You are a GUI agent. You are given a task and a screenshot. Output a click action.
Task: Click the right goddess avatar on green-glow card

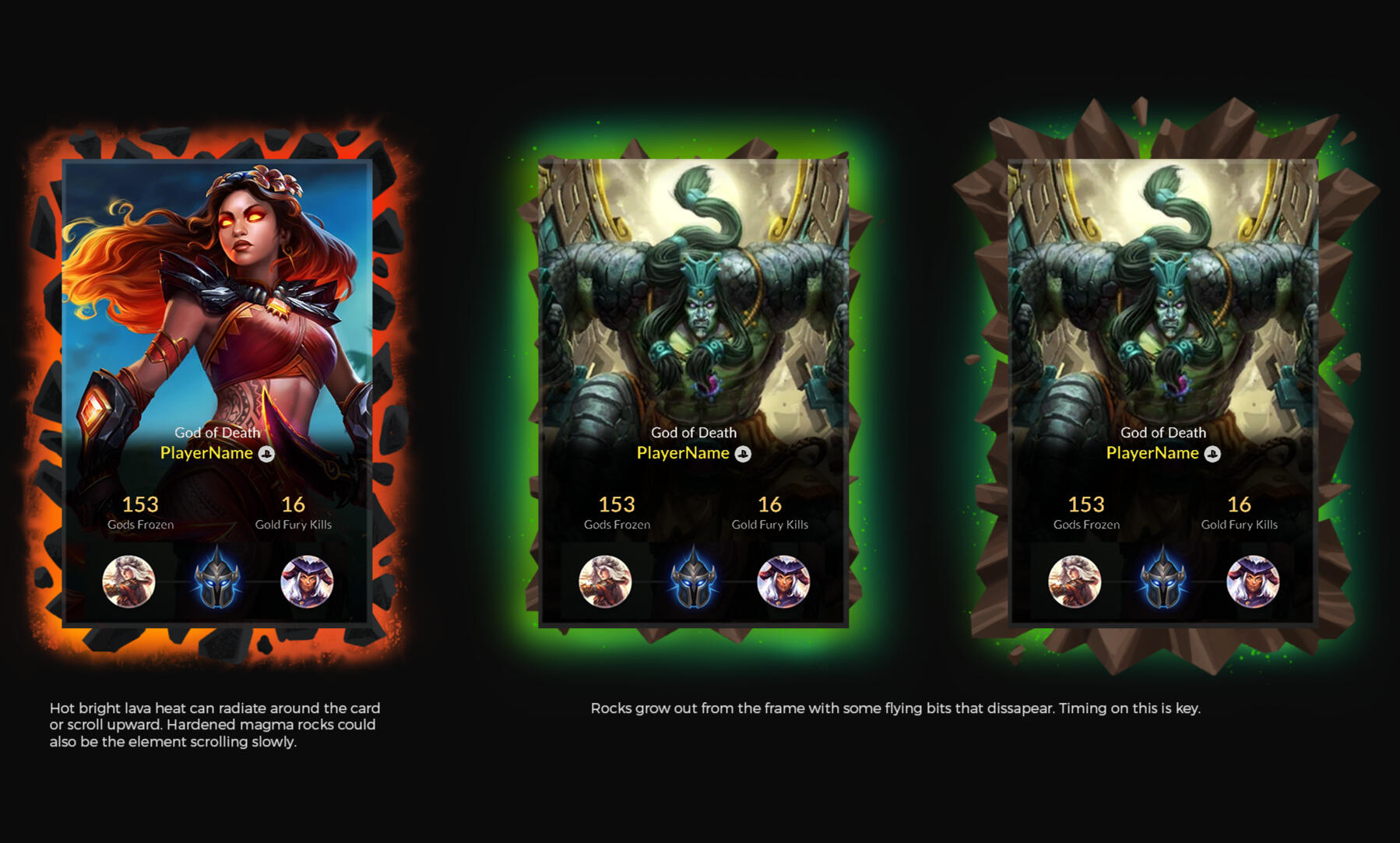coord(783,580)
